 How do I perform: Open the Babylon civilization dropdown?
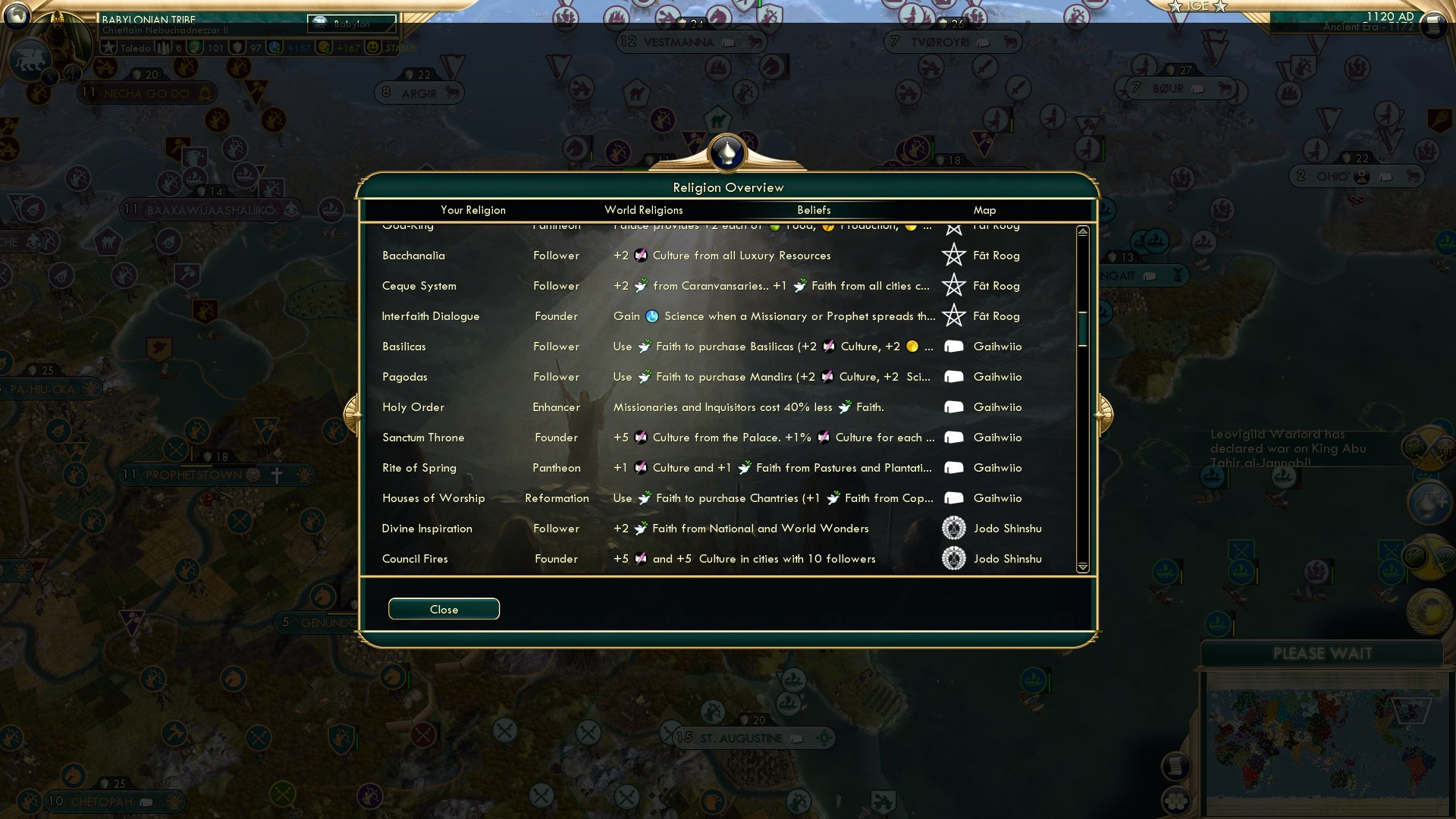click(353, 24)
